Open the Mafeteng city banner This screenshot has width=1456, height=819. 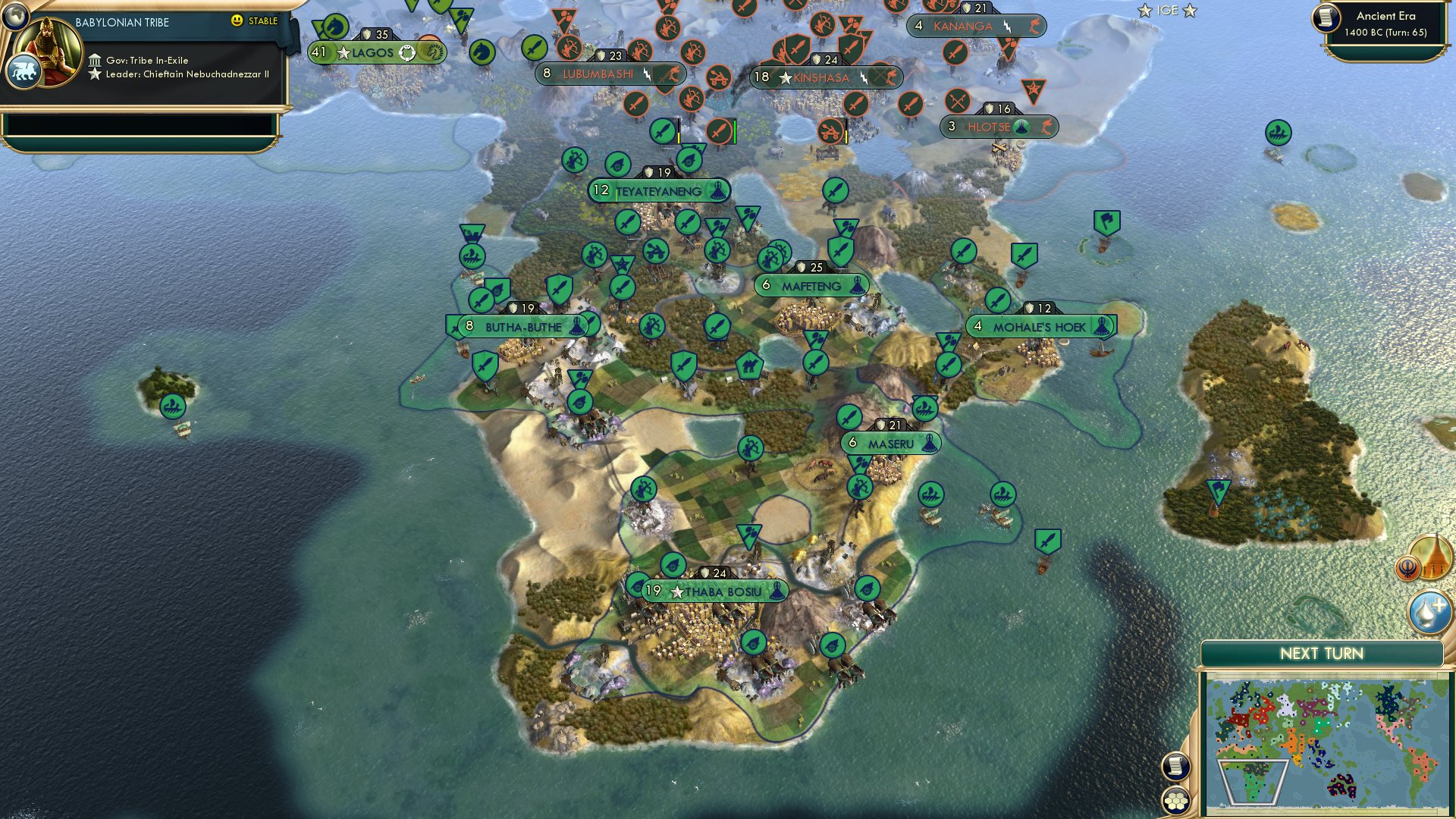811,286
